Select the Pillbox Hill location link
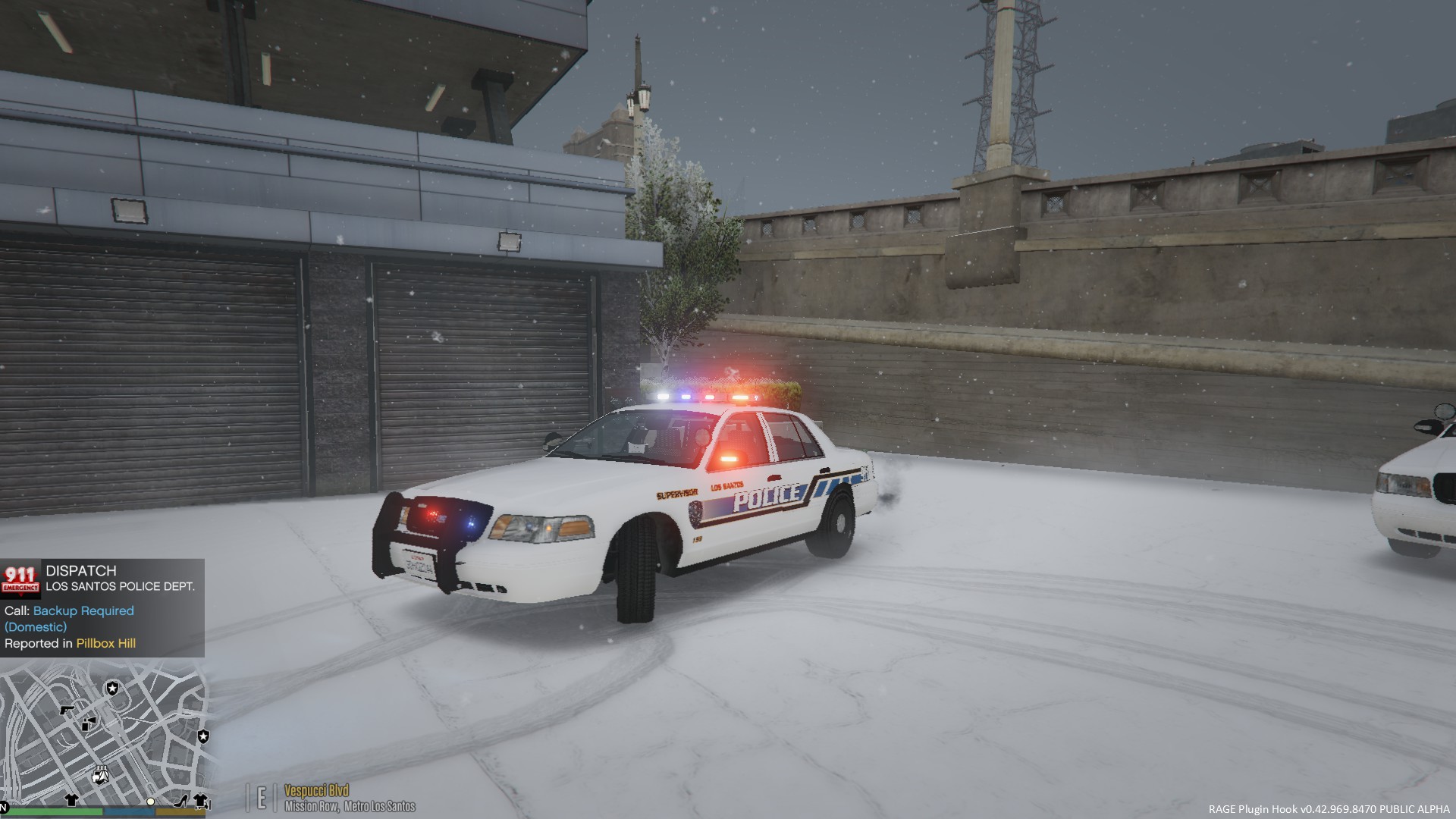Screen dimensions: 1456x819 pos(106,644)
